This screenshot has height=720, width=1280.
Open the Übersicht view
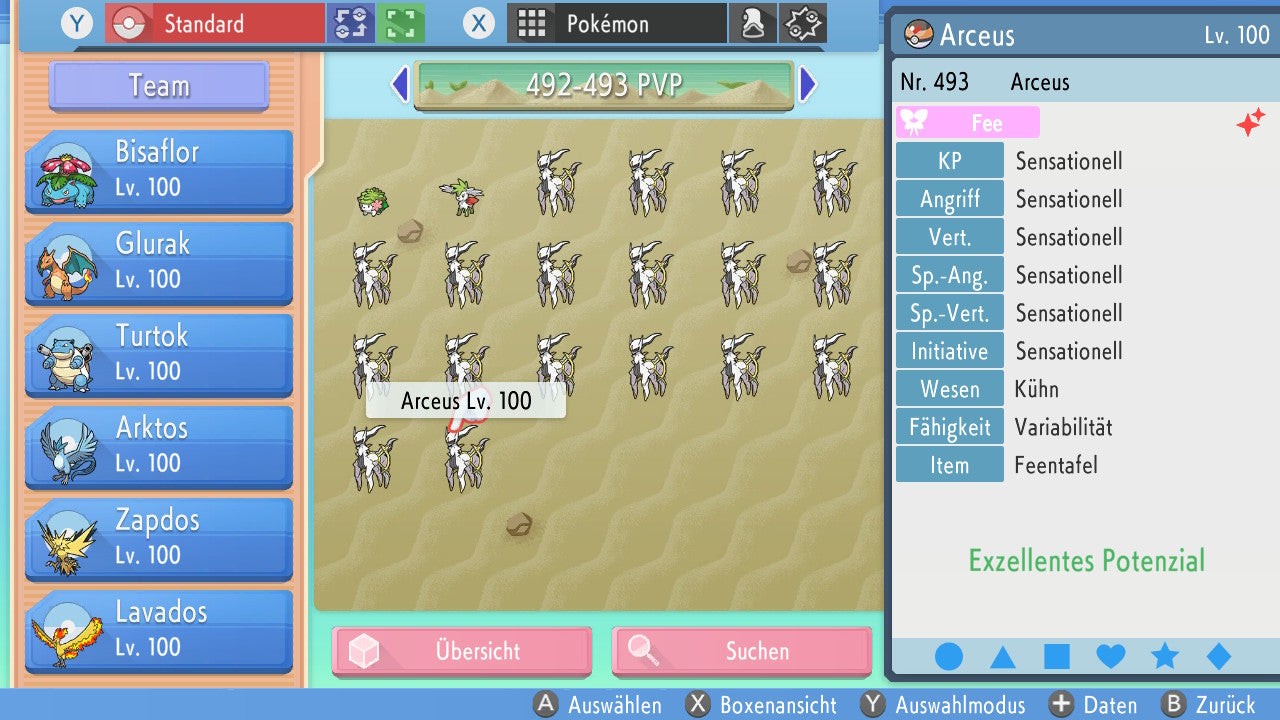(461, 651)
